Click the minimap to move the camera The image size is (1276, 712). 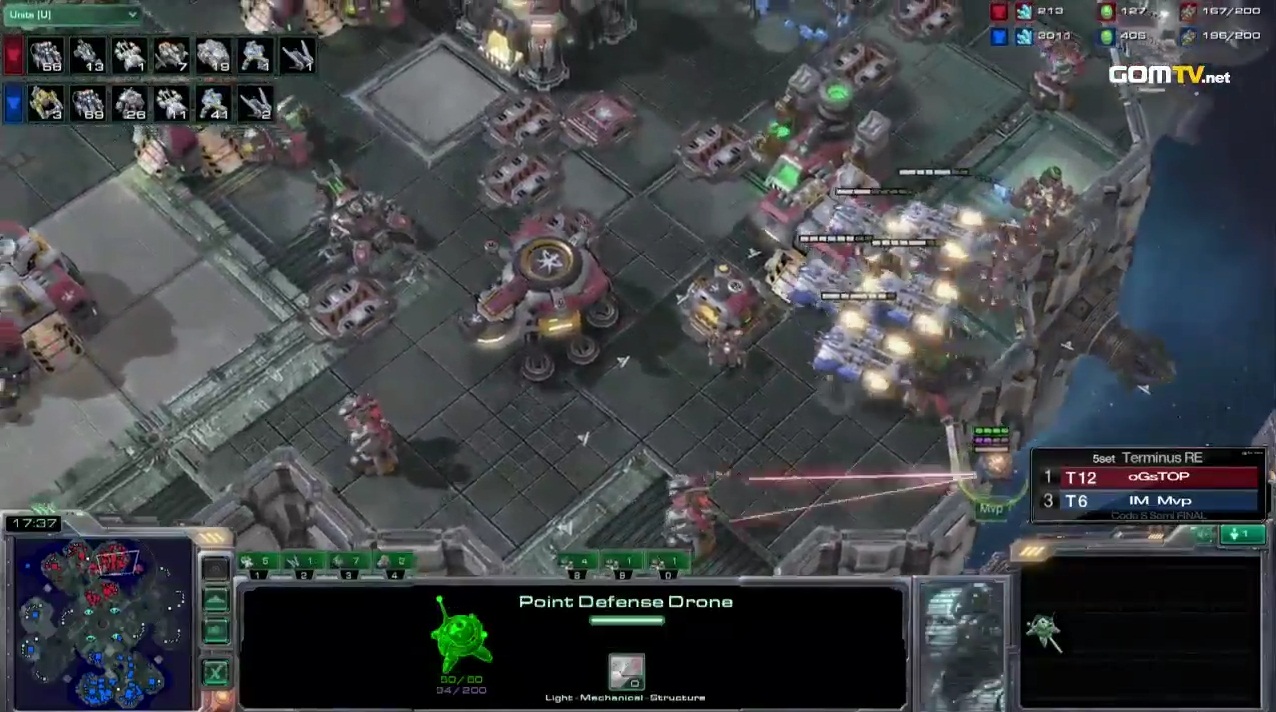click(102, 622)
